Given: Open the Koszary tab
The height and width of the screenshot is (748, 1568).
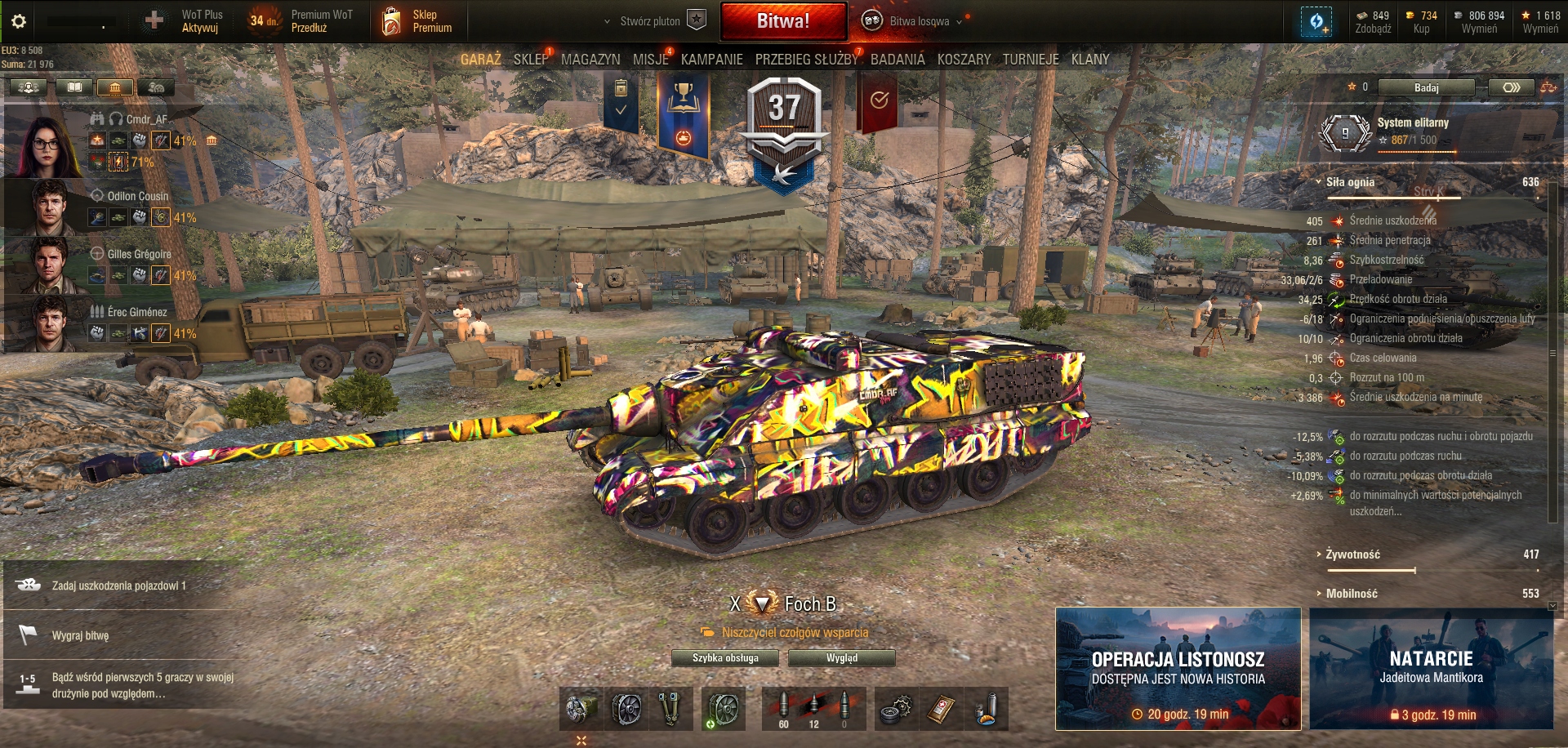Looking at the screenshot, I should (x=964, y=60).
